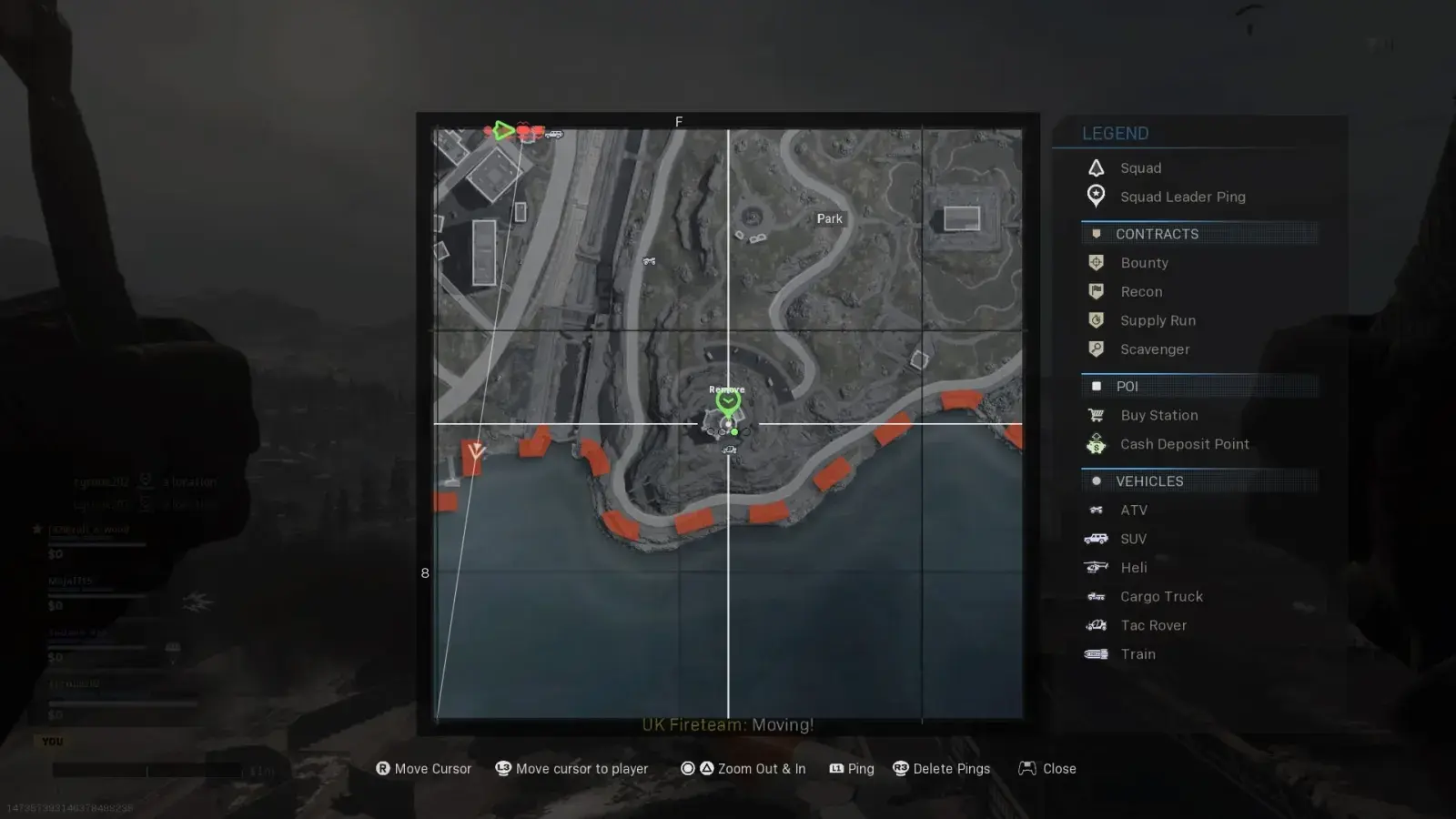Select the POI section header
Image resolution: width=1456 pixels, height=819 pixels.
tap(1127, 386)
